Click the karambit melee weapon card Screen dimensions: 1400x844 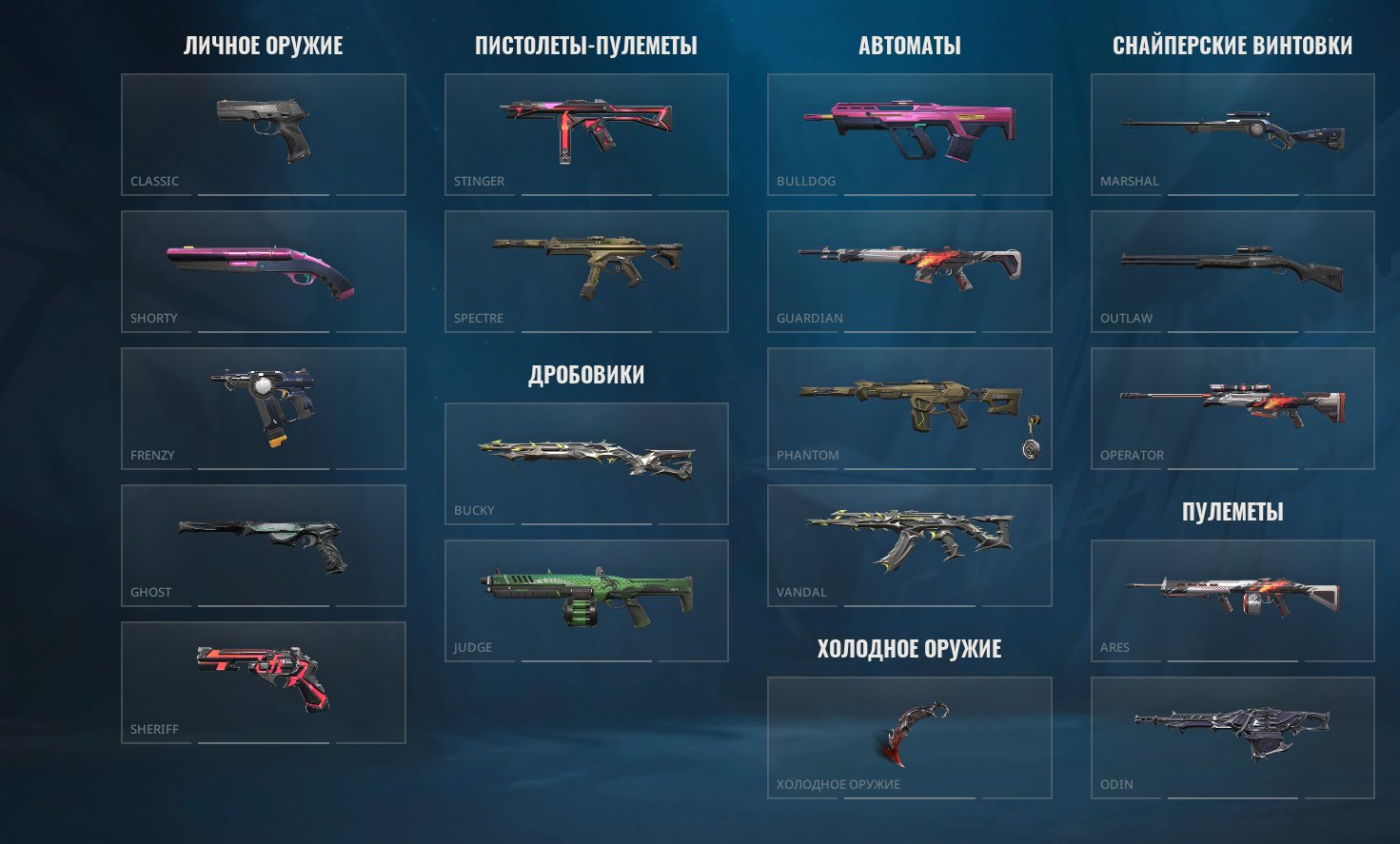909,736
